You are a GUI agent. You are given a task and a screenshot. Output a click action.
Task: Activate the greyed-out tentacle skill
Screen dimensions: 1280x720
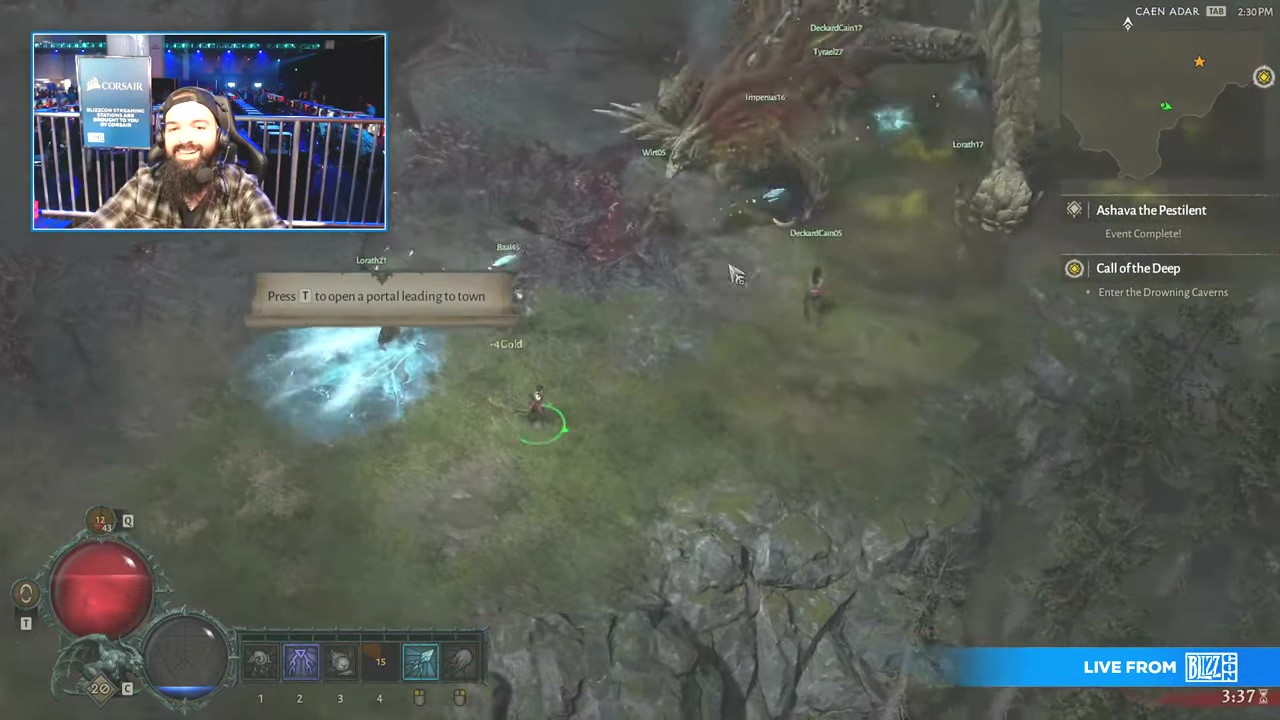pyautogui.click(x=460, y=662)
